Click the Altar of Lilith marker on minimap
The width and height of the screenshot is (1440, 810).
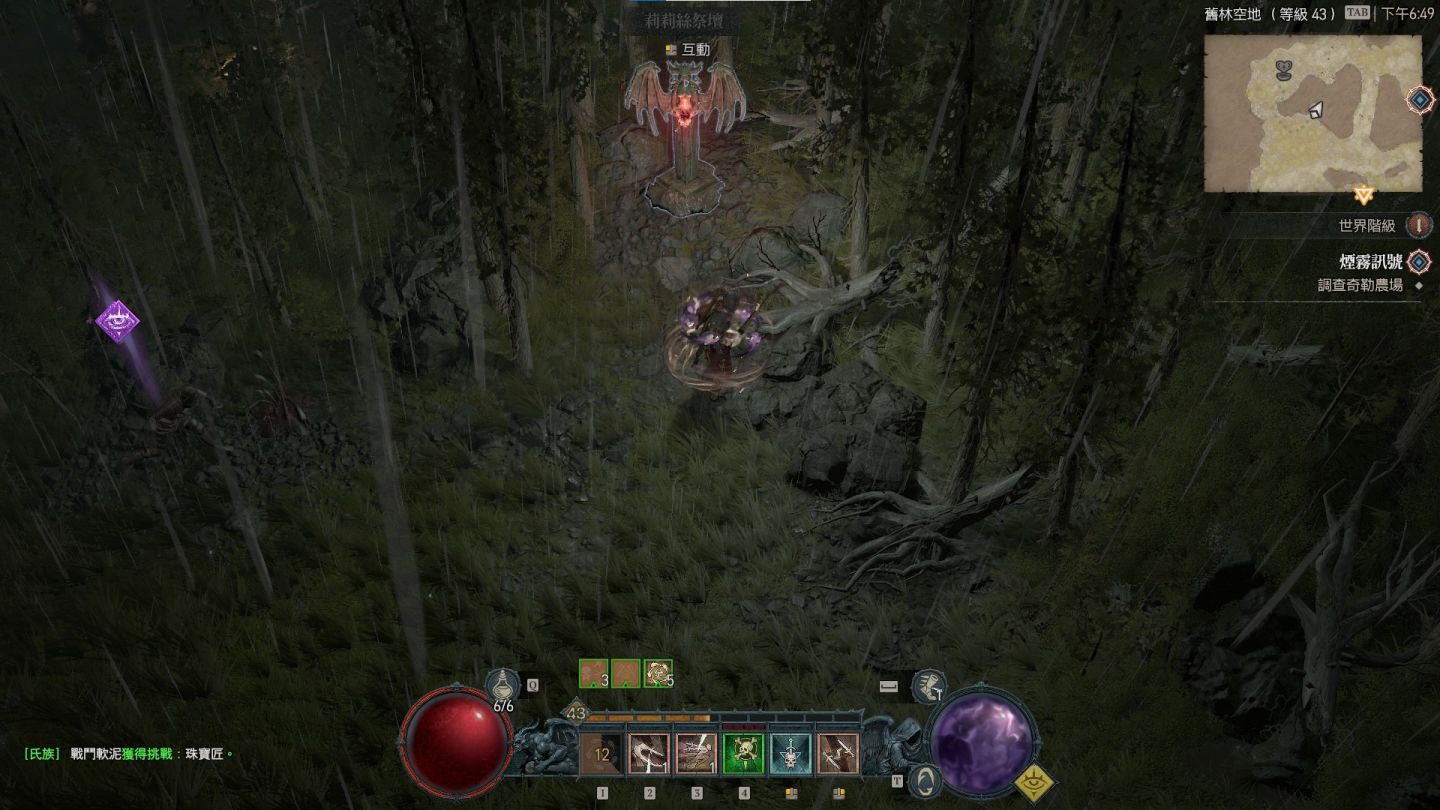tap(1286, 71)
